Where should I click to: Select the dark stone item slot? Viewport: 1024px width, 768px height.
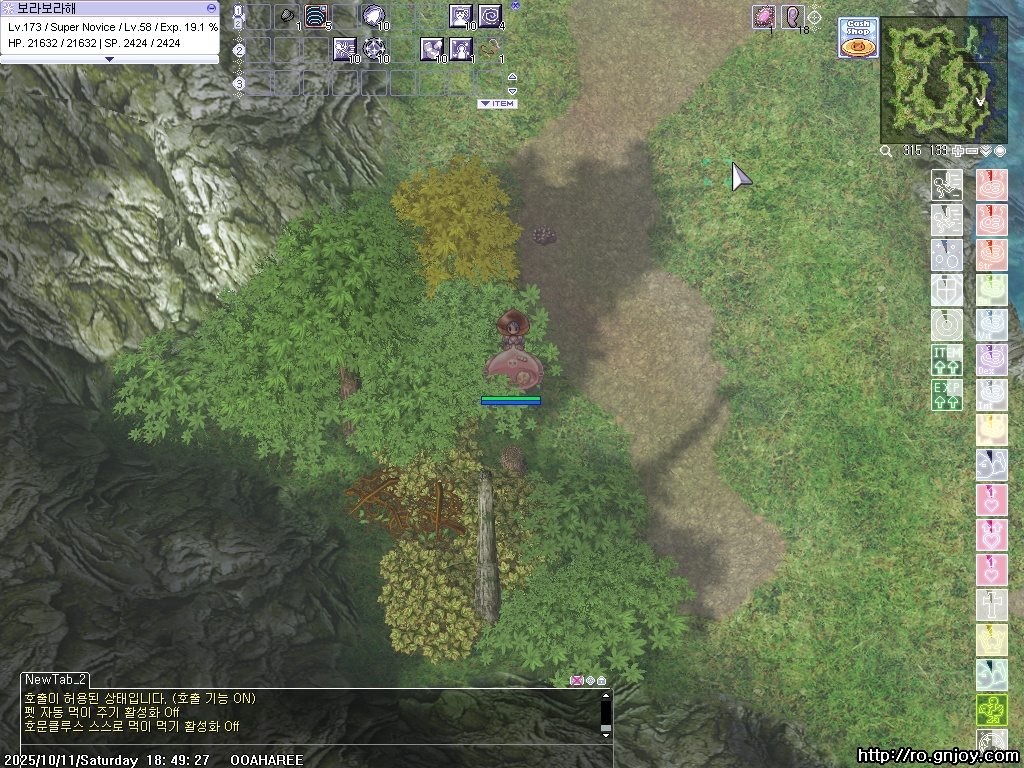(287, 17)
